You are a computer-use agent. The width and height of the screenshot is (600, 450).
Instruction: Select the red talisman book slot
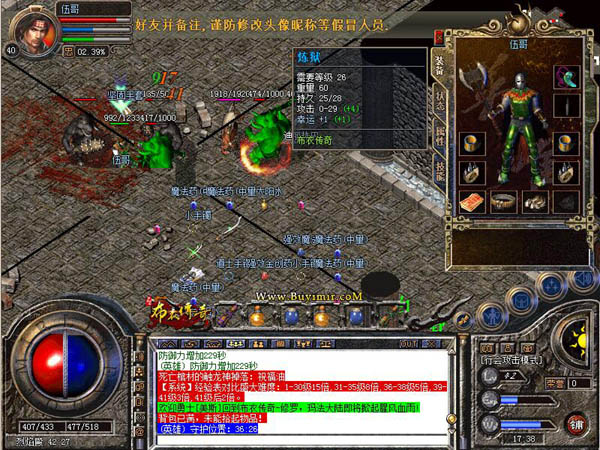472,201
